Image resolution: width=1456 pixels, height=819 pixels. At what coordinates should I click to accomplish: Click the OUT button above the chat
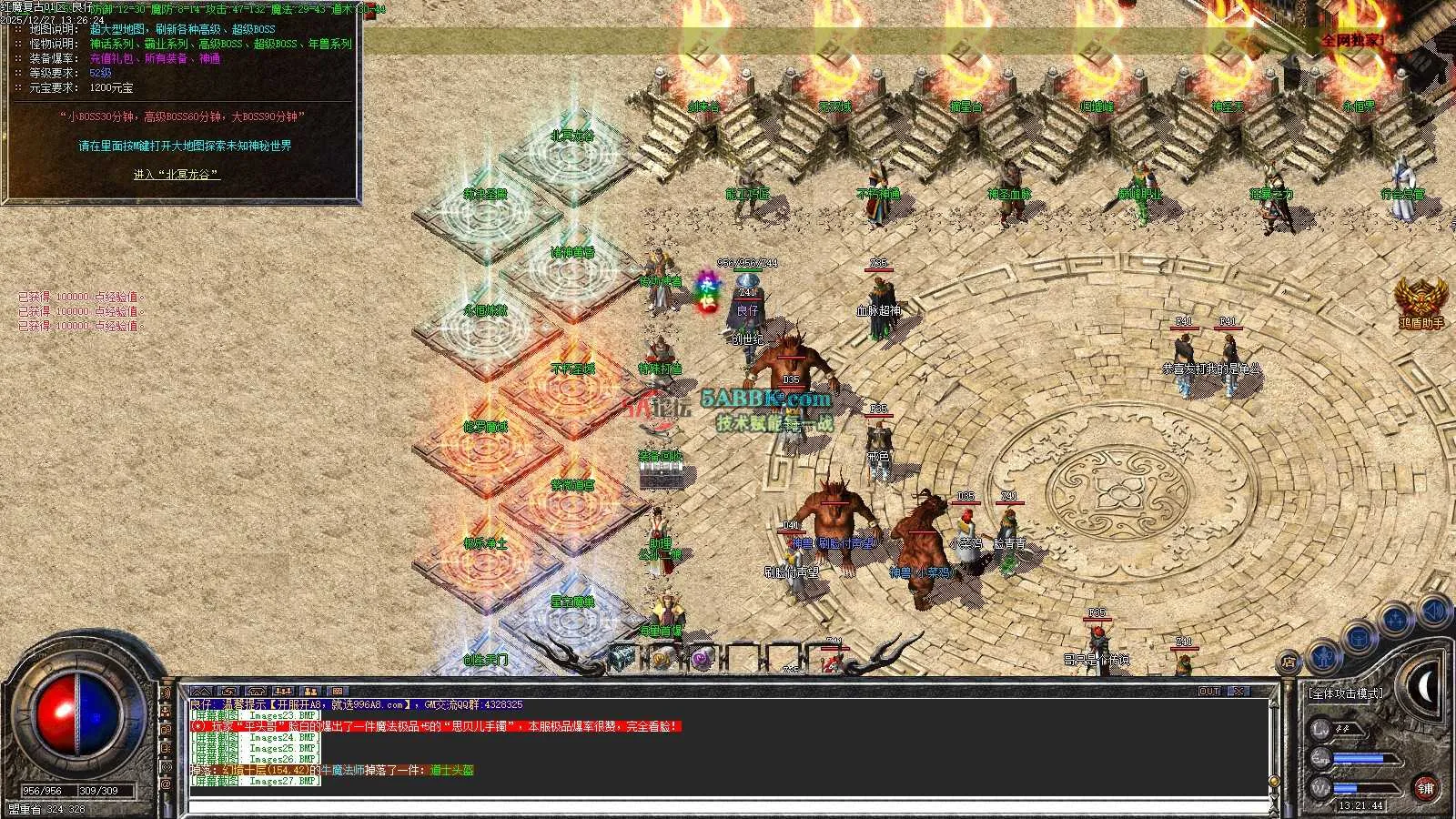coord(1208,692)
